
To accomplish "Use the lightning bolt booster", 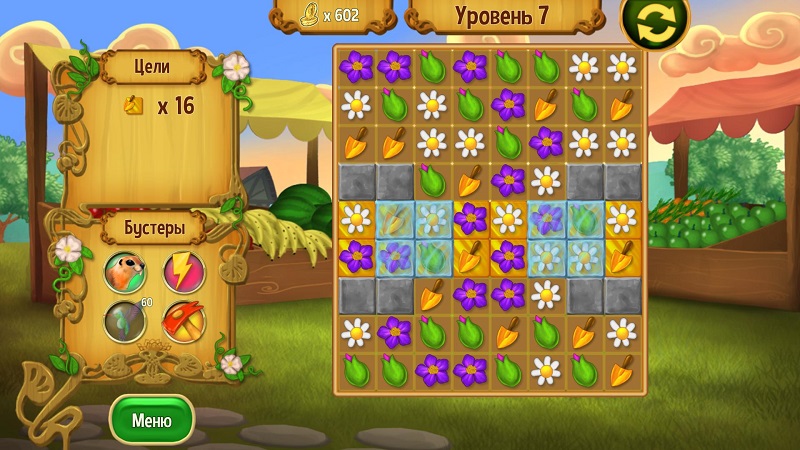I will click(x=183, y=271).
